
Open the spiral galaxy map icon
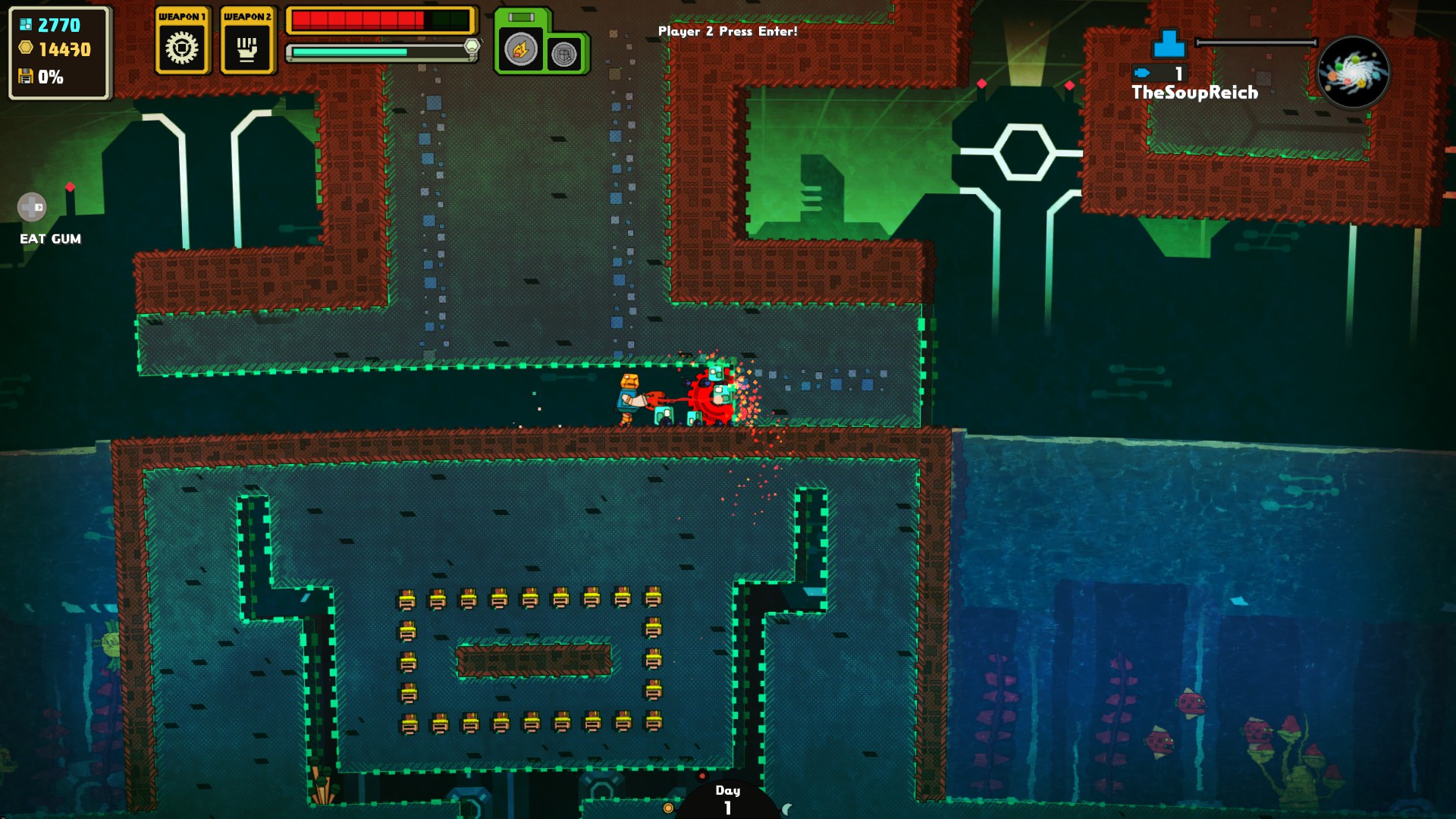(x=1354, y=73)
